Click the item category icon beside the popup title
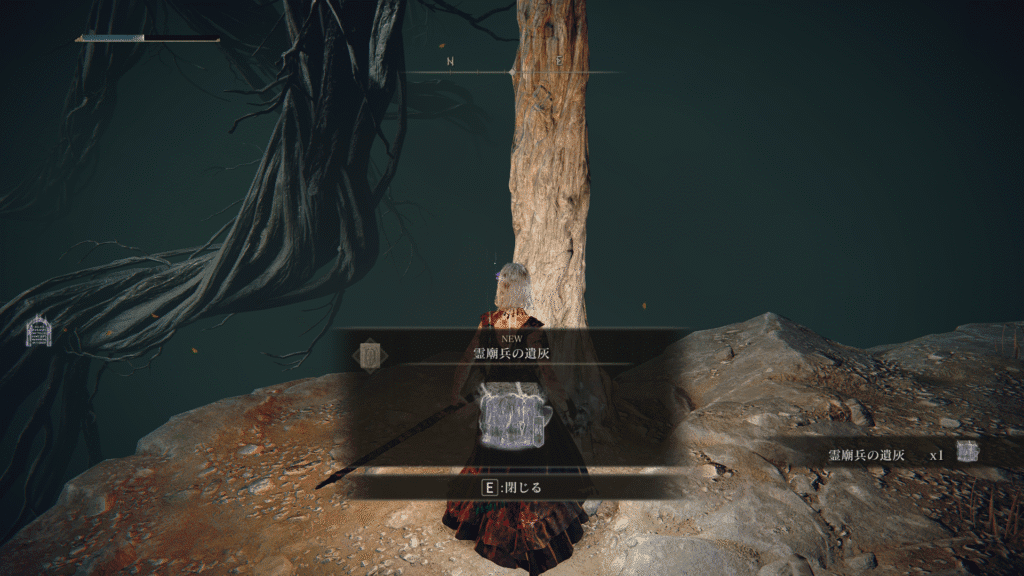Viewport: 1024px width, 576px height. (370, 353)
